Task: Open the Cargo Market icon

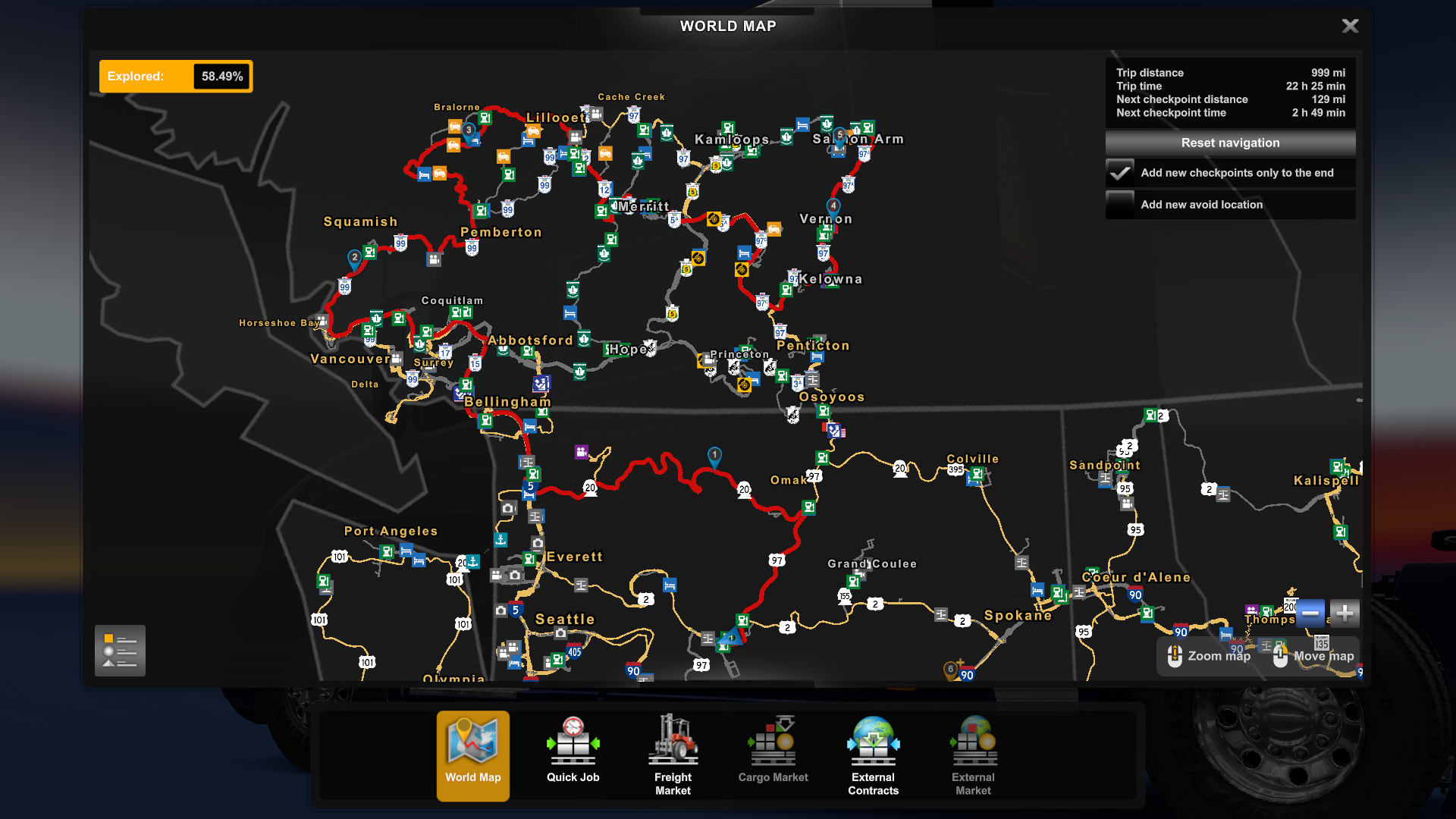Action: 773,747
